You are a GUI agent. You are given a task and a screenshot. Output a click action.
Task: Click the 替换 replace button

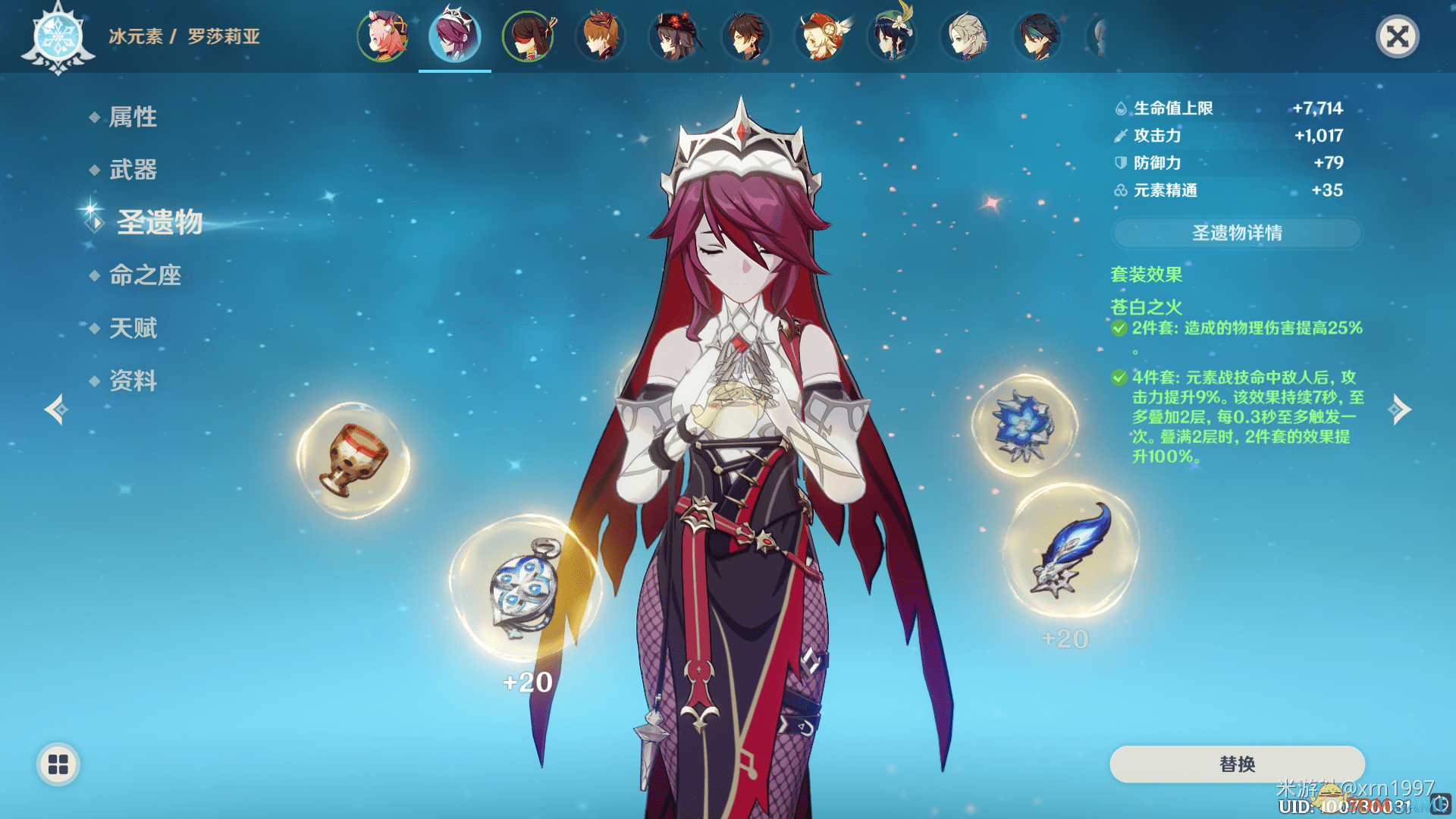[x=1236, y=764]
